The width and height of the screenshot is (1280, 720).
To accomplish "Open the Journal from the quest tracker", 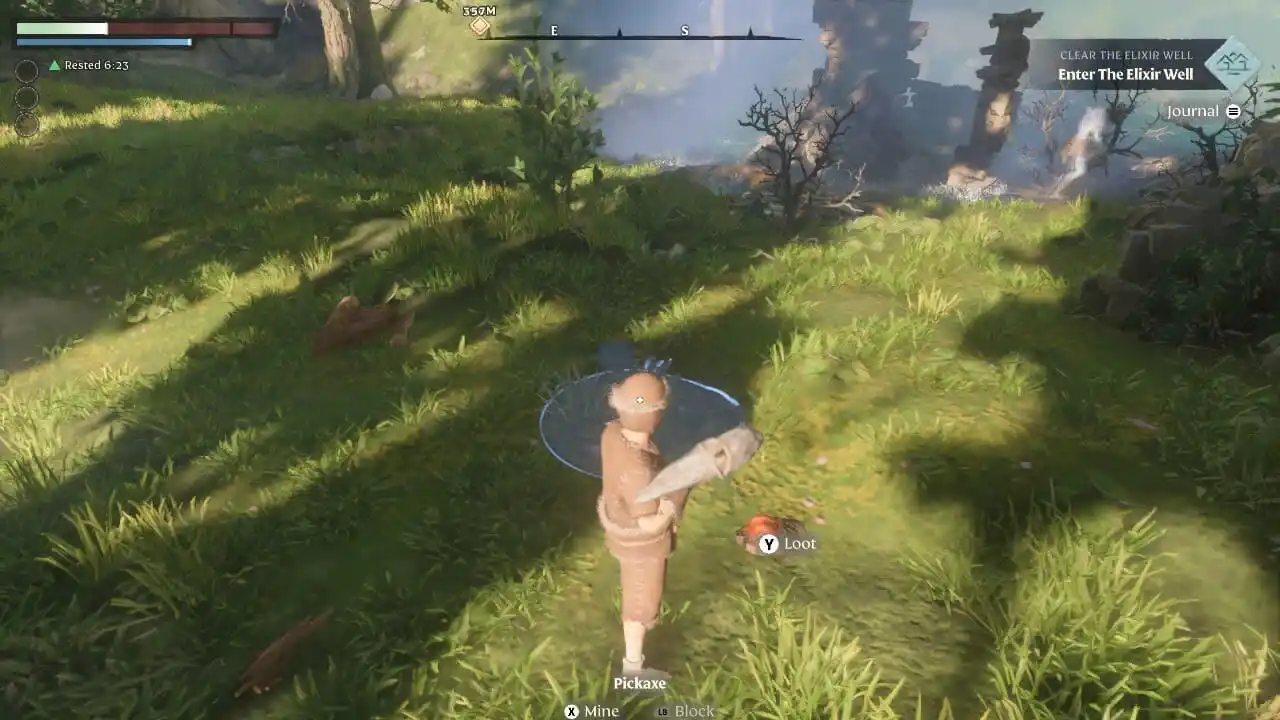I will coord(1202,111).
